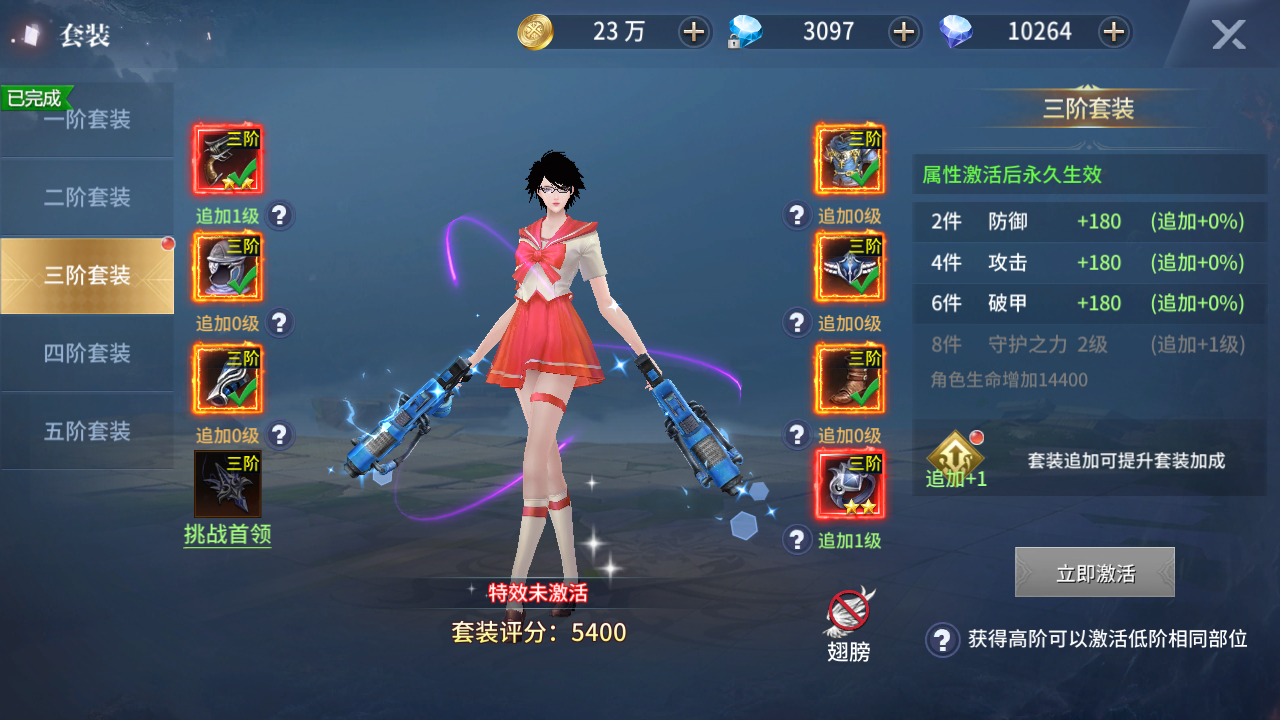
Task: Switch to the 二阶套装 tab
Action: point(87,197)
